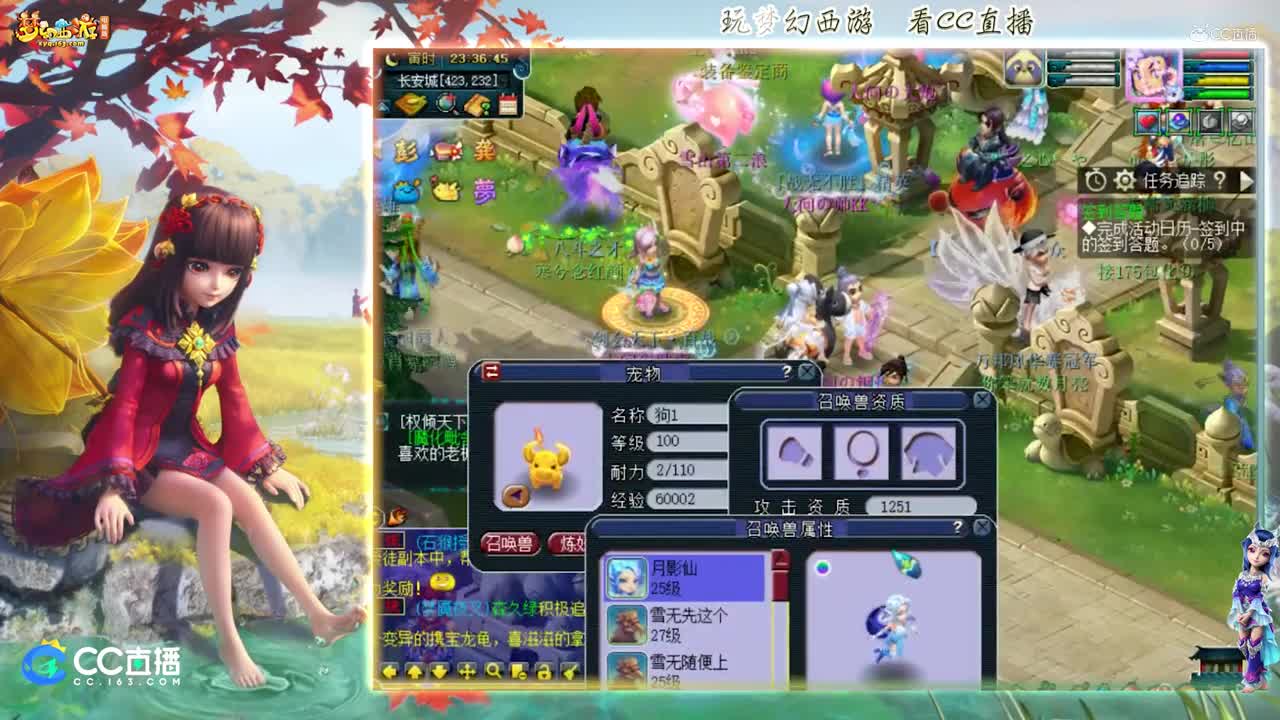Screen dimensions: 1280x720
Task: Expand the 任务追踪 panel with its right arrow
Action: (x=1247, y=180)
